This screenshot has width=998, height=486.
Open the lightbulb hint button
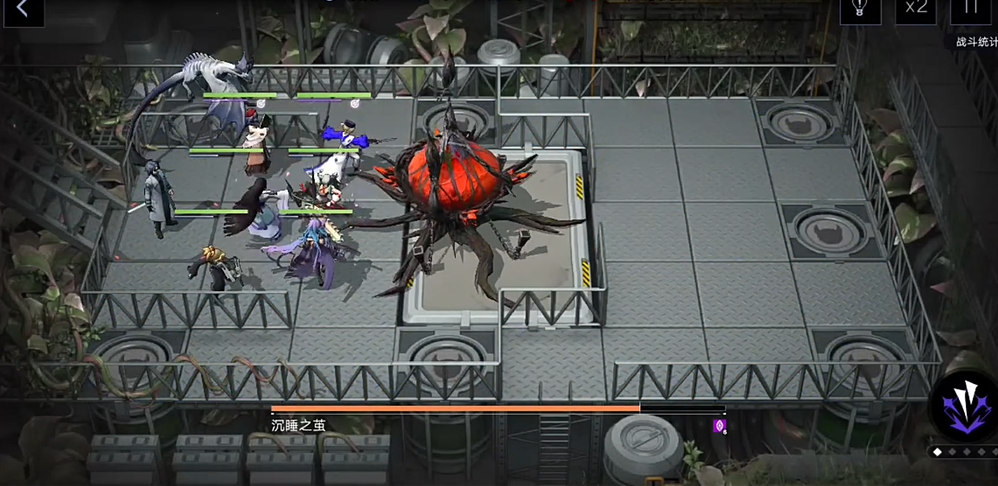(x=859, y=10)
